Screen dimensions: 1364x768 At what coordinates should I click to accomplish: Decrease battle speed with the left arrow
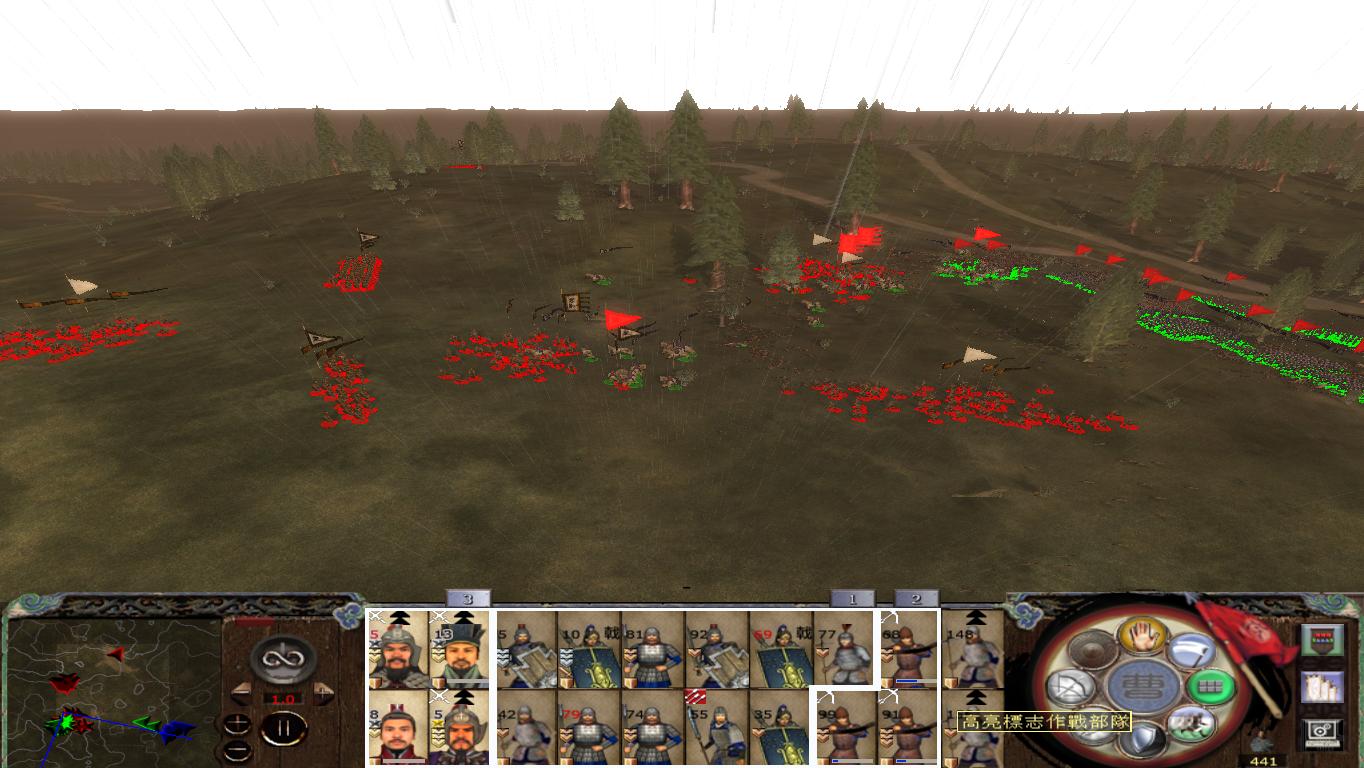point(242,692)
